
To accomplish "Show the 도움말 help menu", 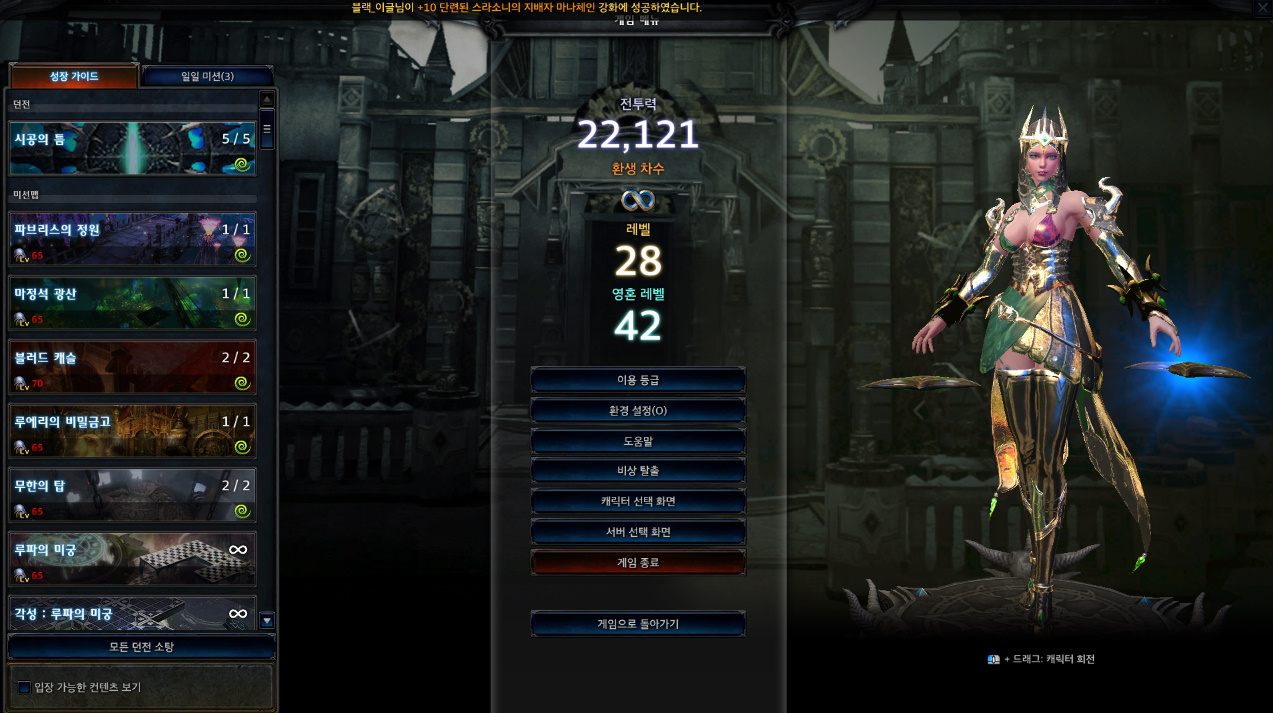I will (x=638, y=441).
